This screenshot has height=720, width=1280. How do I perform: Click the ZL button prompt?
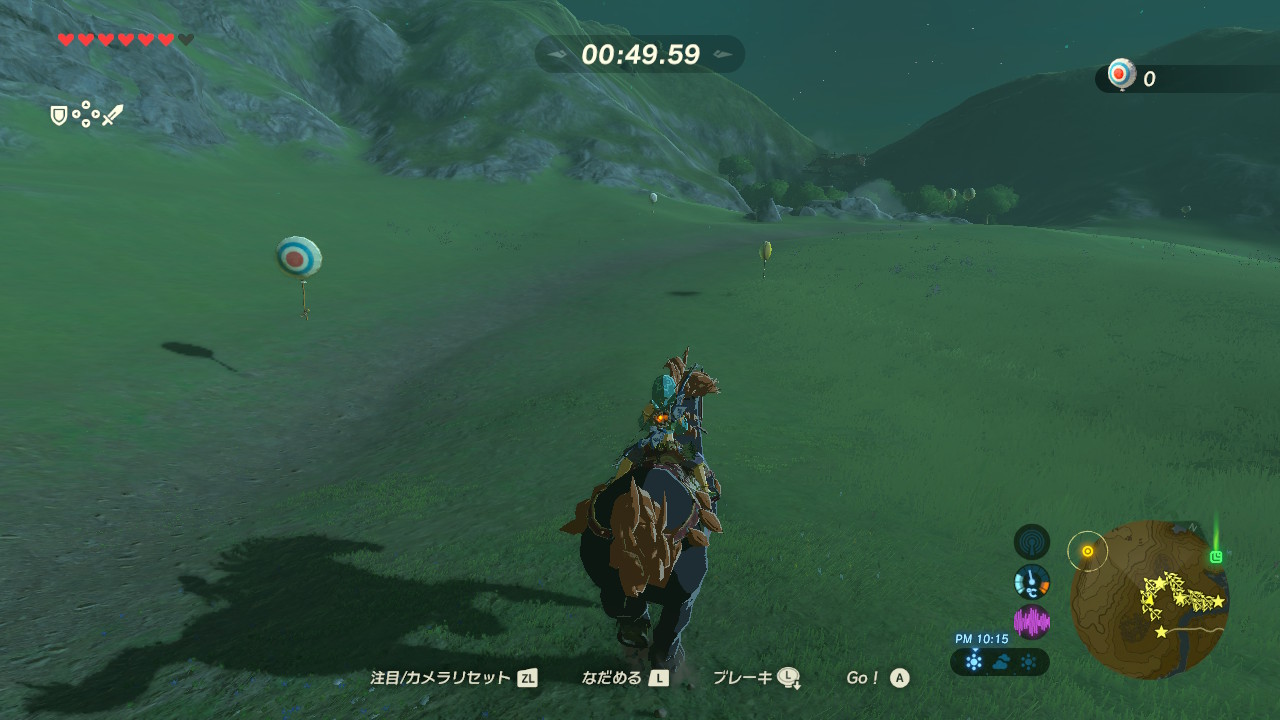coord(528,677)
